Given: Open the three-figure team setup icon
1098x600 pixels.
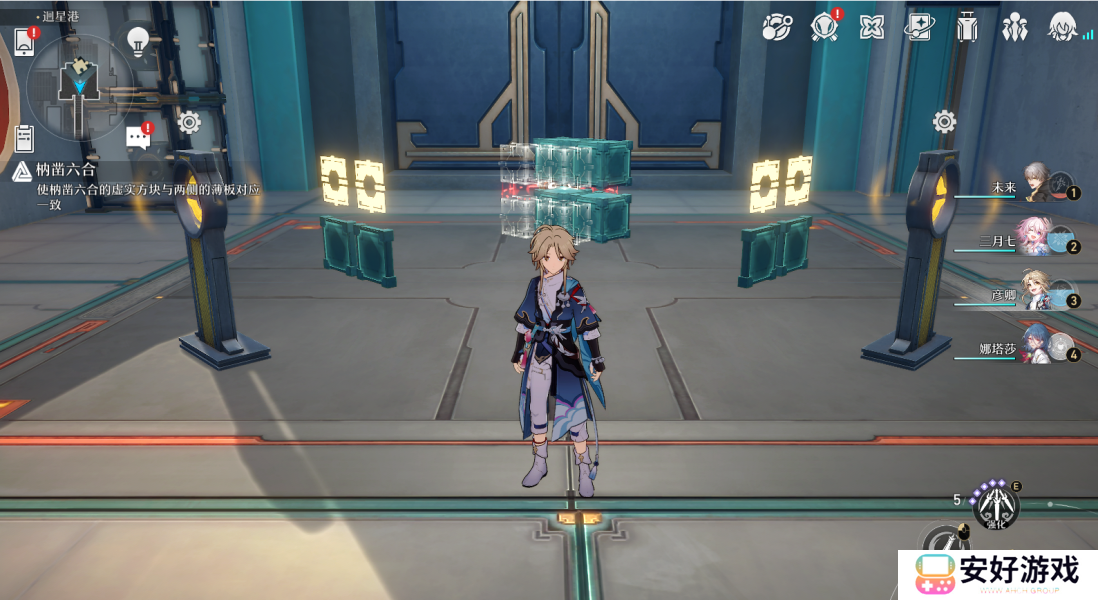Looking at the screenshot, I should (1014, 27).
